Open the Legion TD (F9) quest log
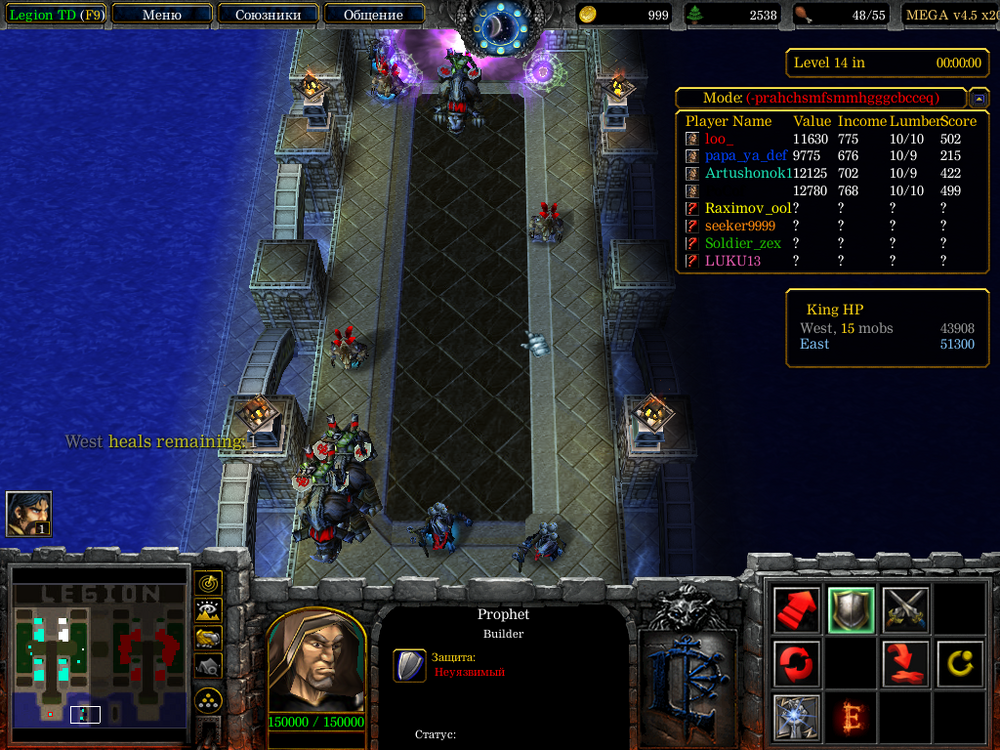 tap(56, 15)
